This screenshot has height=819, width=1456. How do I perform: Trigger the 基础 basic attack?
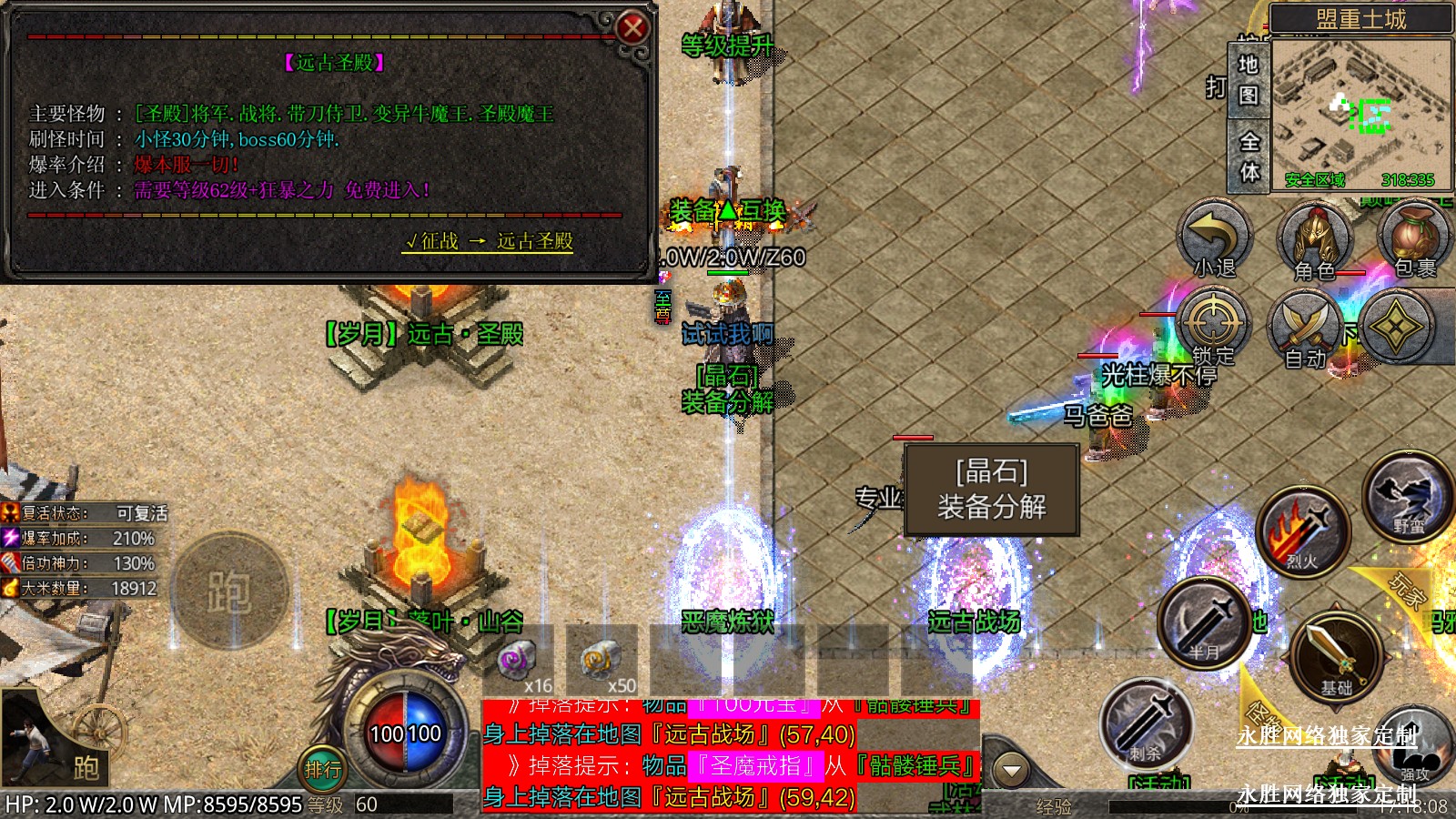1335,654
